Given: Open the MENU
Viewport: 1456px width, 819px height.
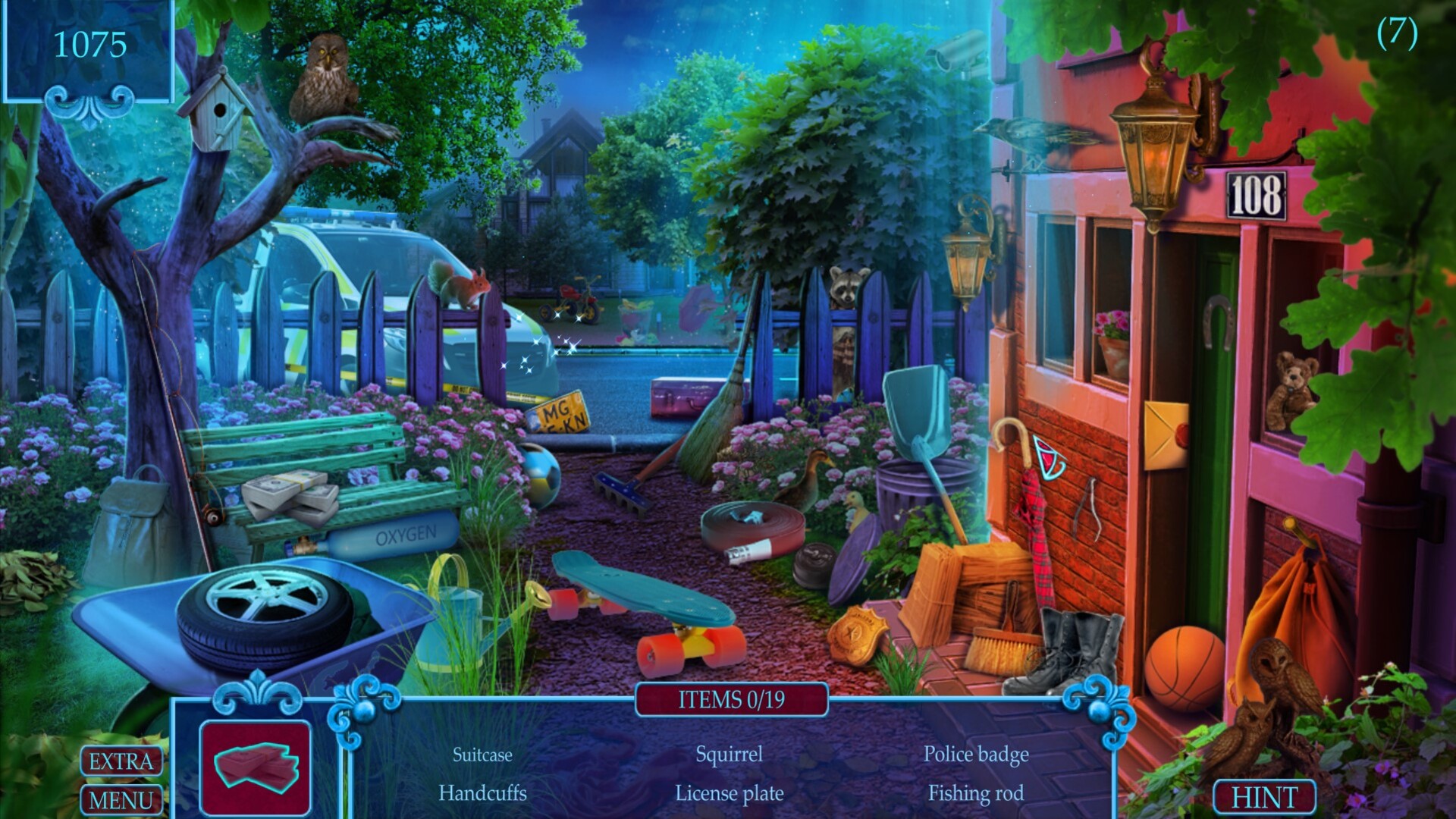Looking at the screenshot, I should (121, 799).
